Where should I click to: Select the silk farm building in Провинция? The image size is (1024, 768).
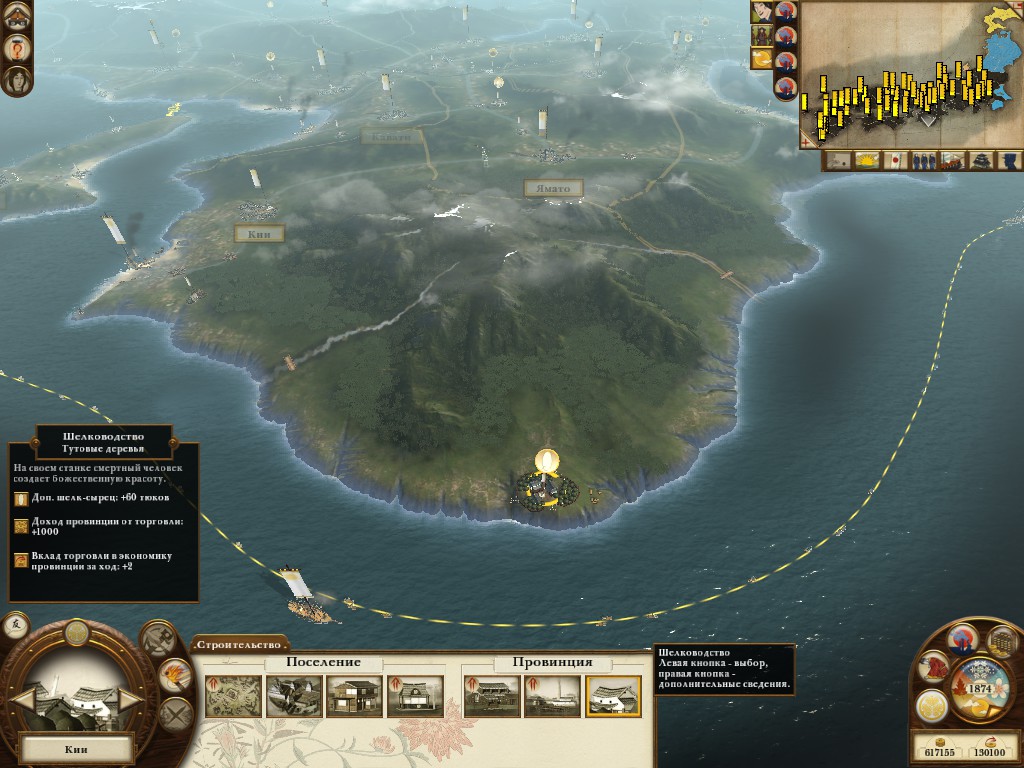[x=613, y=696]
